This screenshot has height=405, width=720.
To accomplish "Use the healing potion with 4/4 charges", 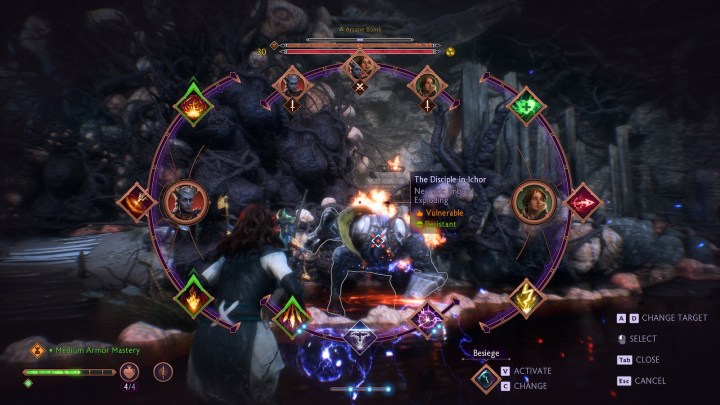I will coord(128,372).
